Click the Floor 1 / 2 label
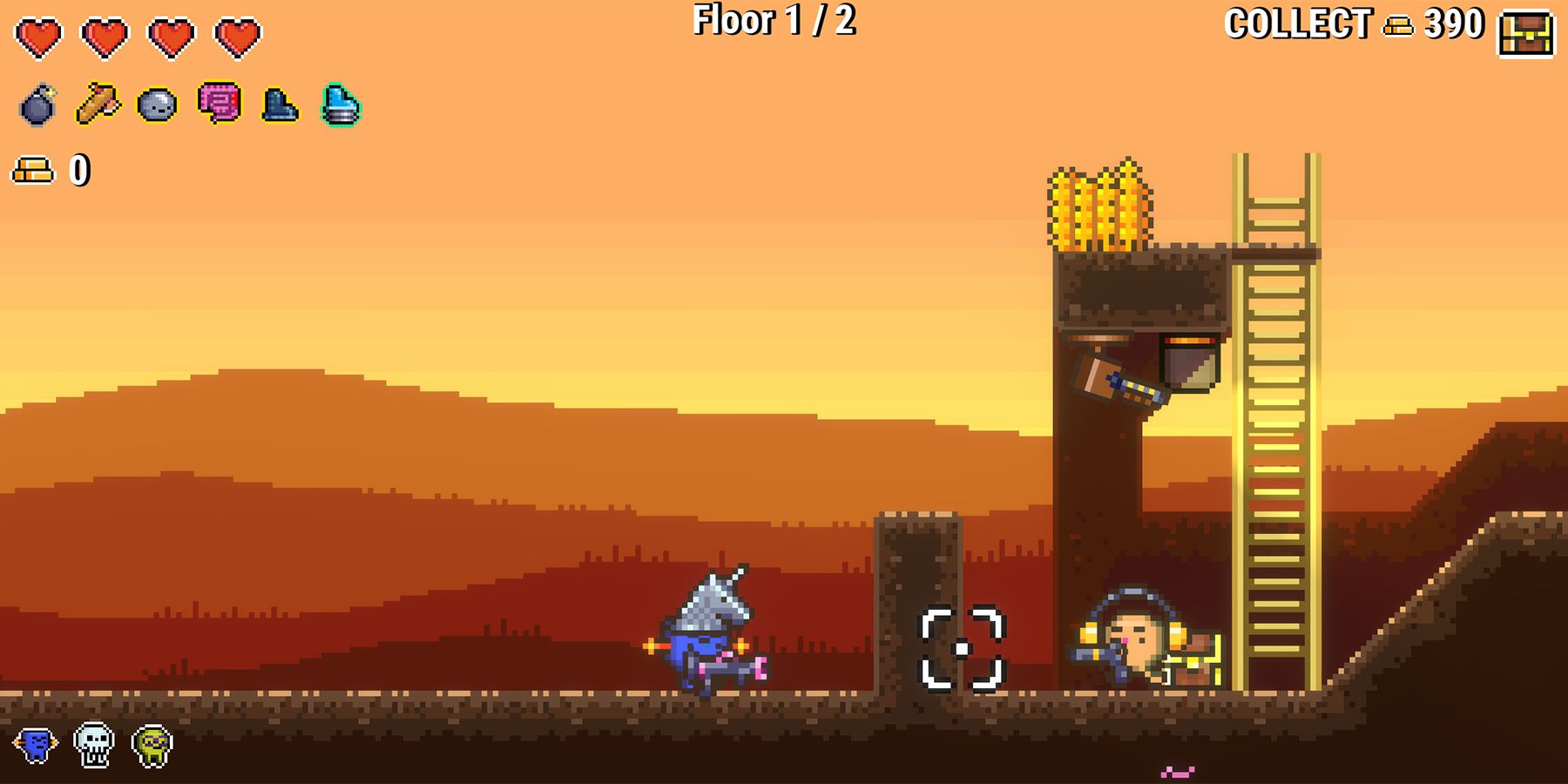Image resolution: width=1568 pixels, height=784 pixels. tap(774, 22)
